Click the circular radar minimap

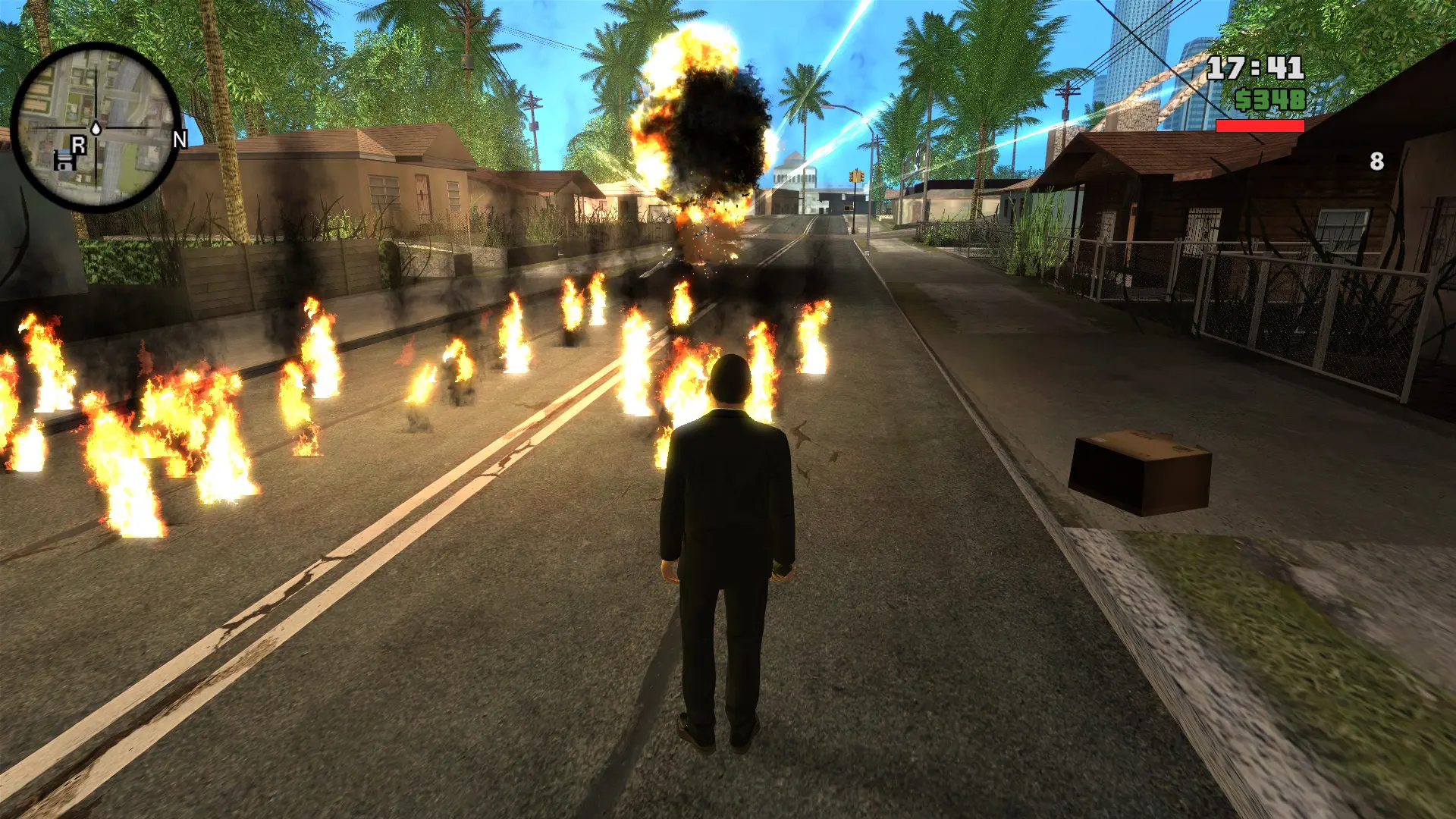pyautogui.click(x=96, y=127)
